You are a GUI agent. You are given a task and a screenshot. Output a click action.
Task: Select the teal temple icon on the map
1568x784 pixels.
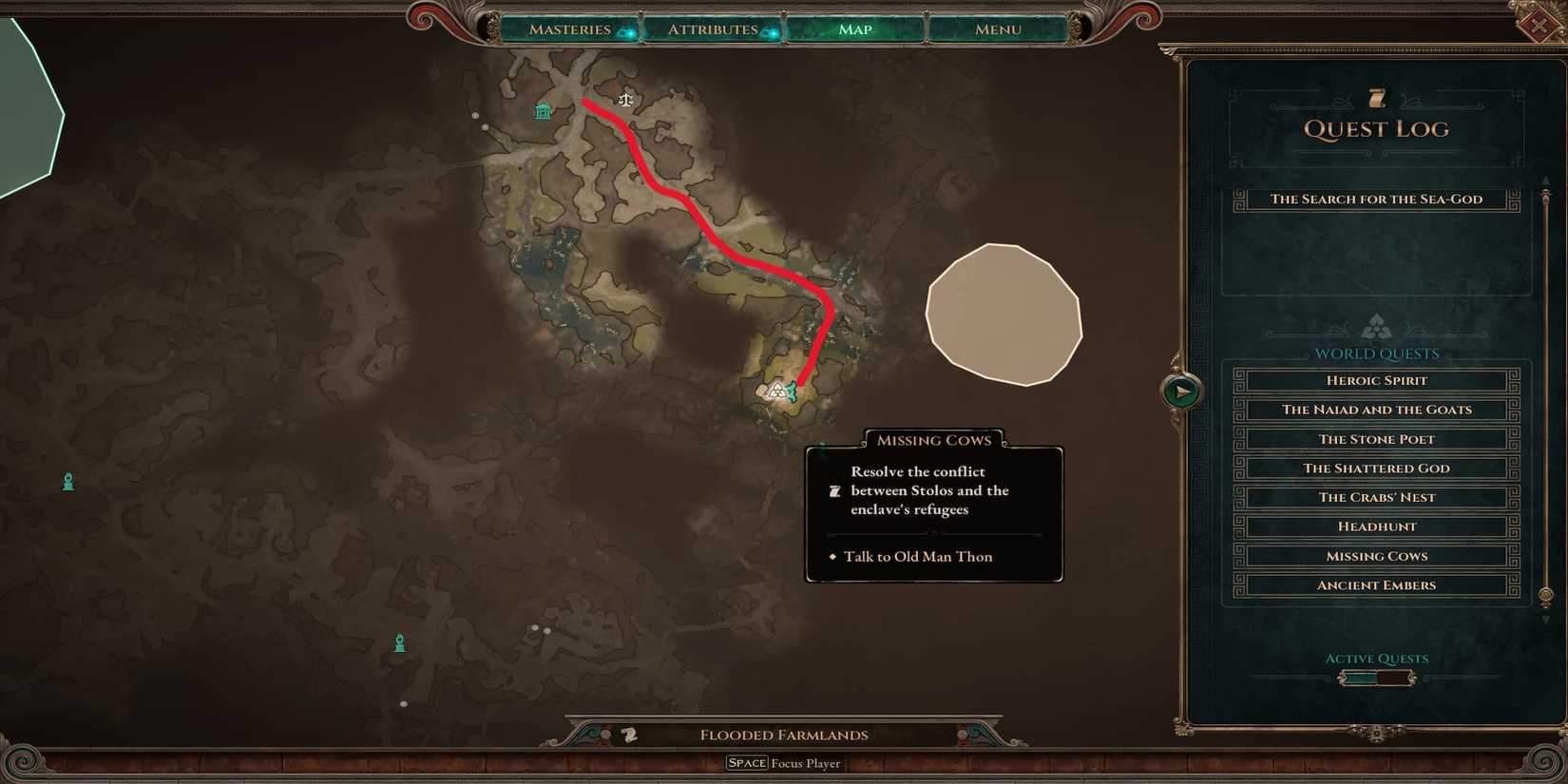tap(543, 111)
